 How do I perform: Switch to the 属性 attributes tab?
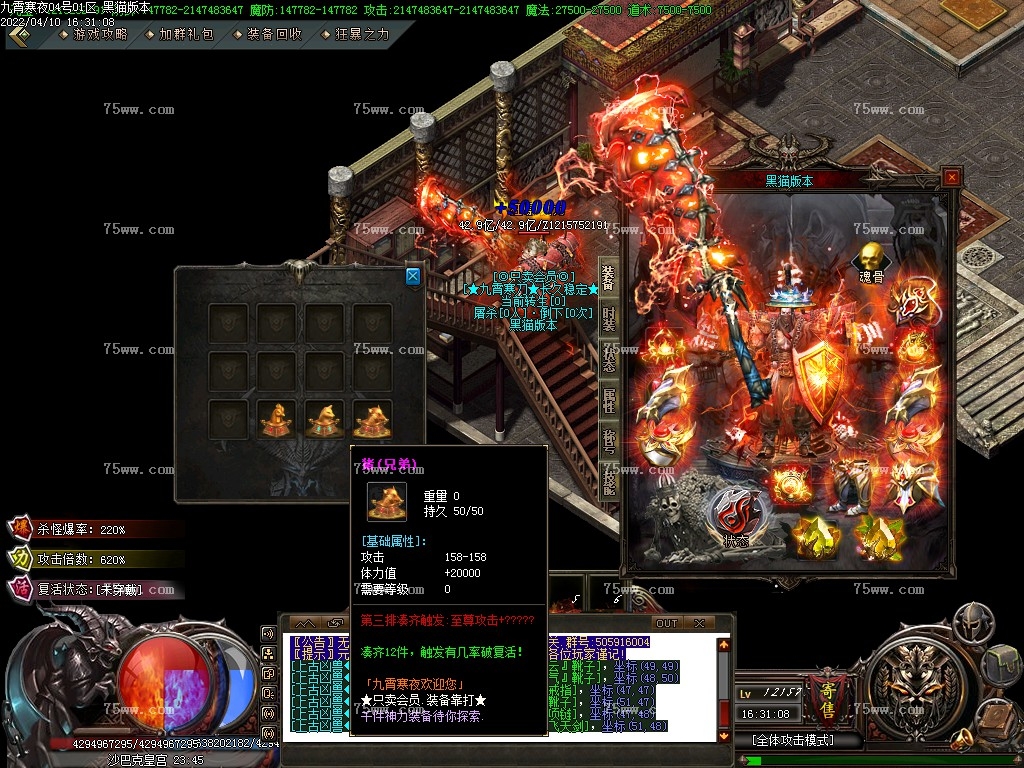[x=608, y=400]
